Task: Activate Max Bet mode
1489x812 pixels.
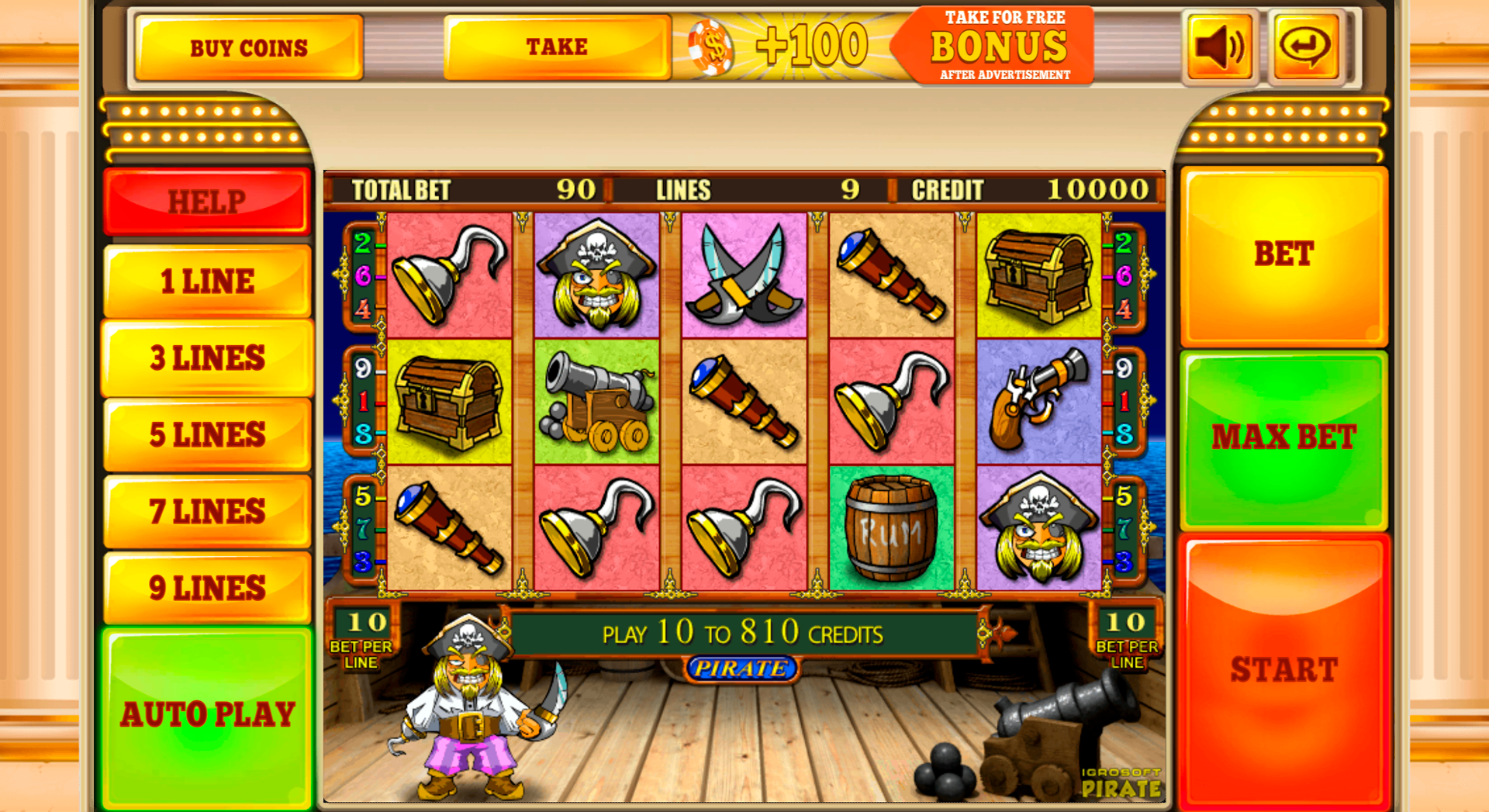Action: pyautogui.click(x=1282, y=438)
